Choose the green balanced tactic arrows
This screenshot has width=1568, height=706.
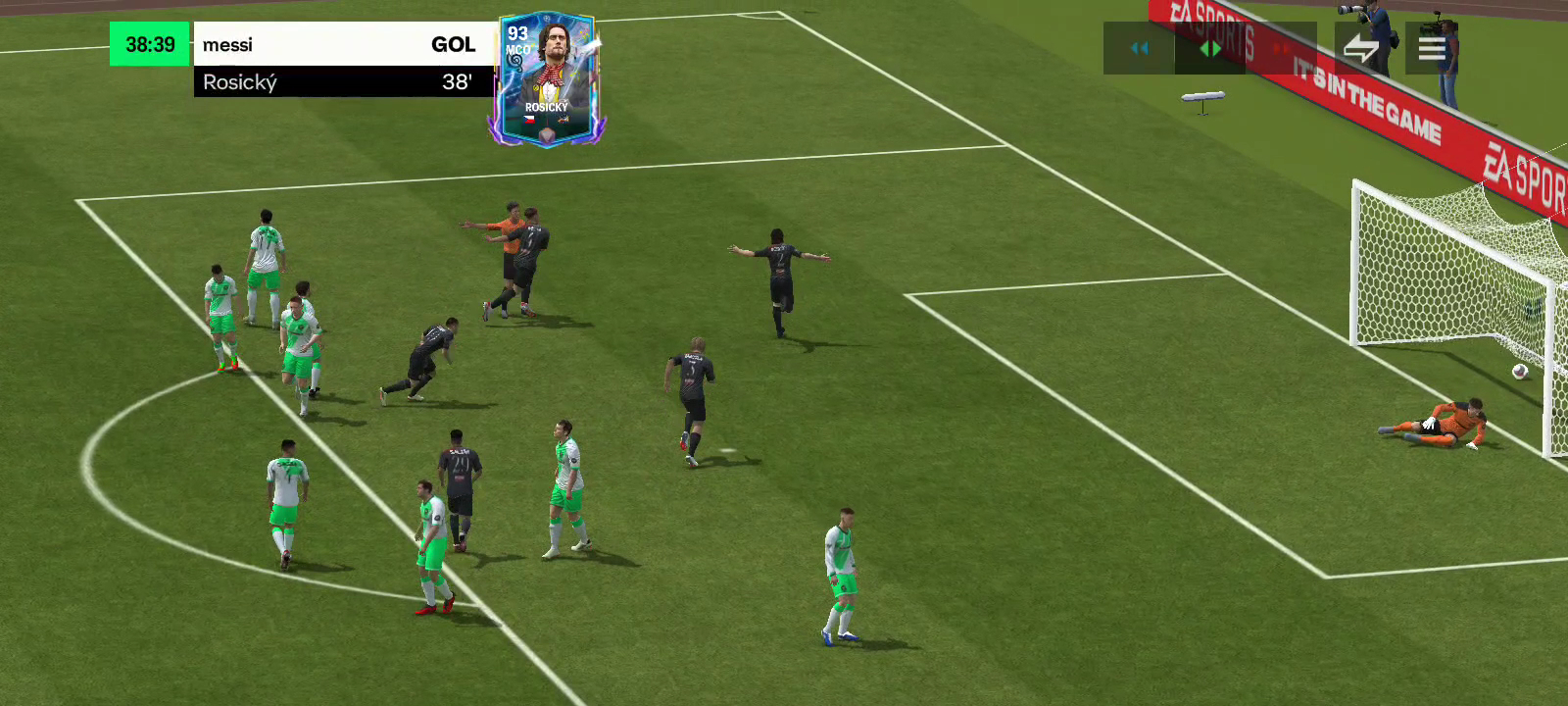pos(1210,48)
